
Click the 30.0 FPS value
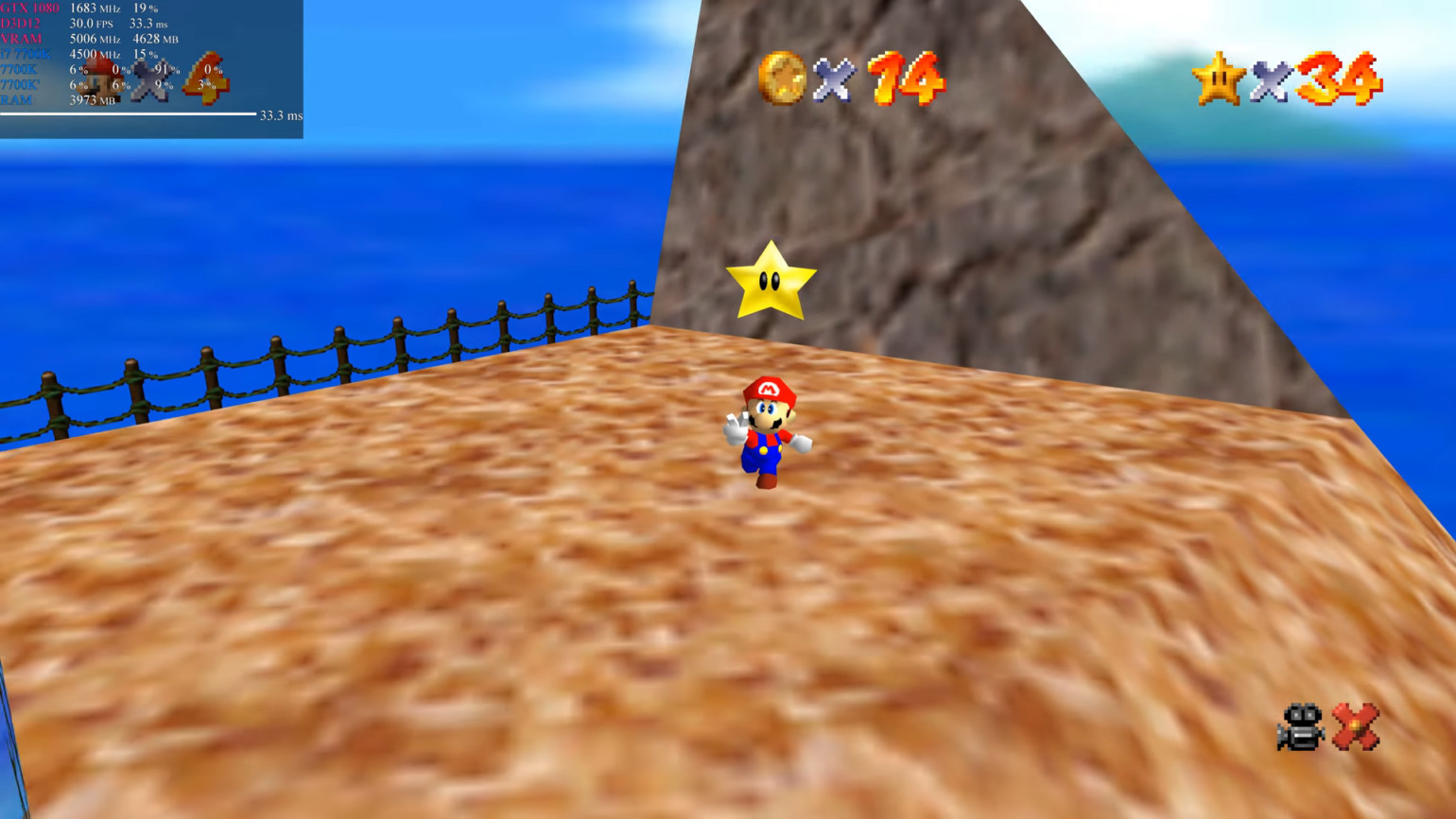[82, 24]
